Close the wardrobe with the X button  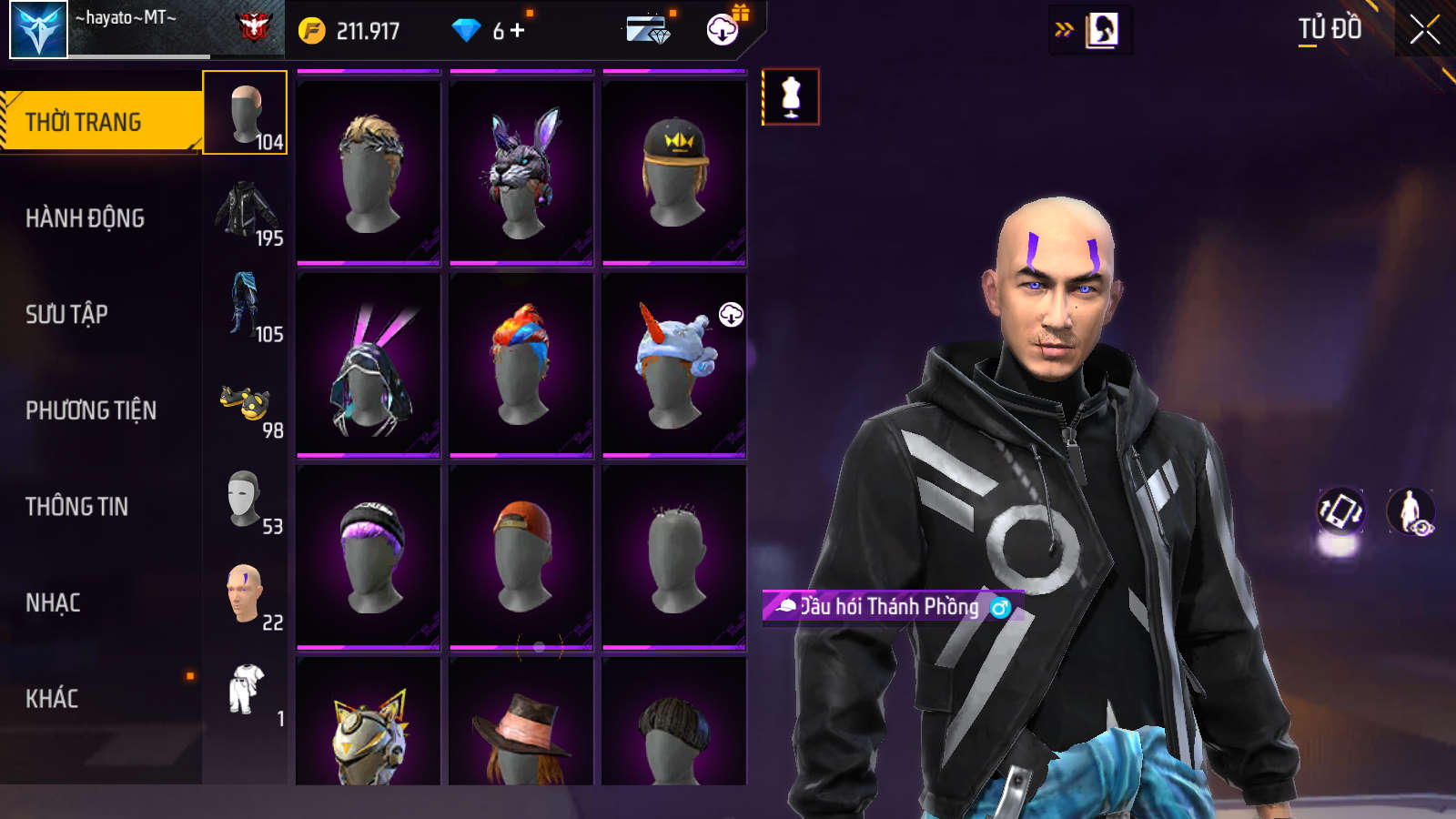(x=1424, y=30)
